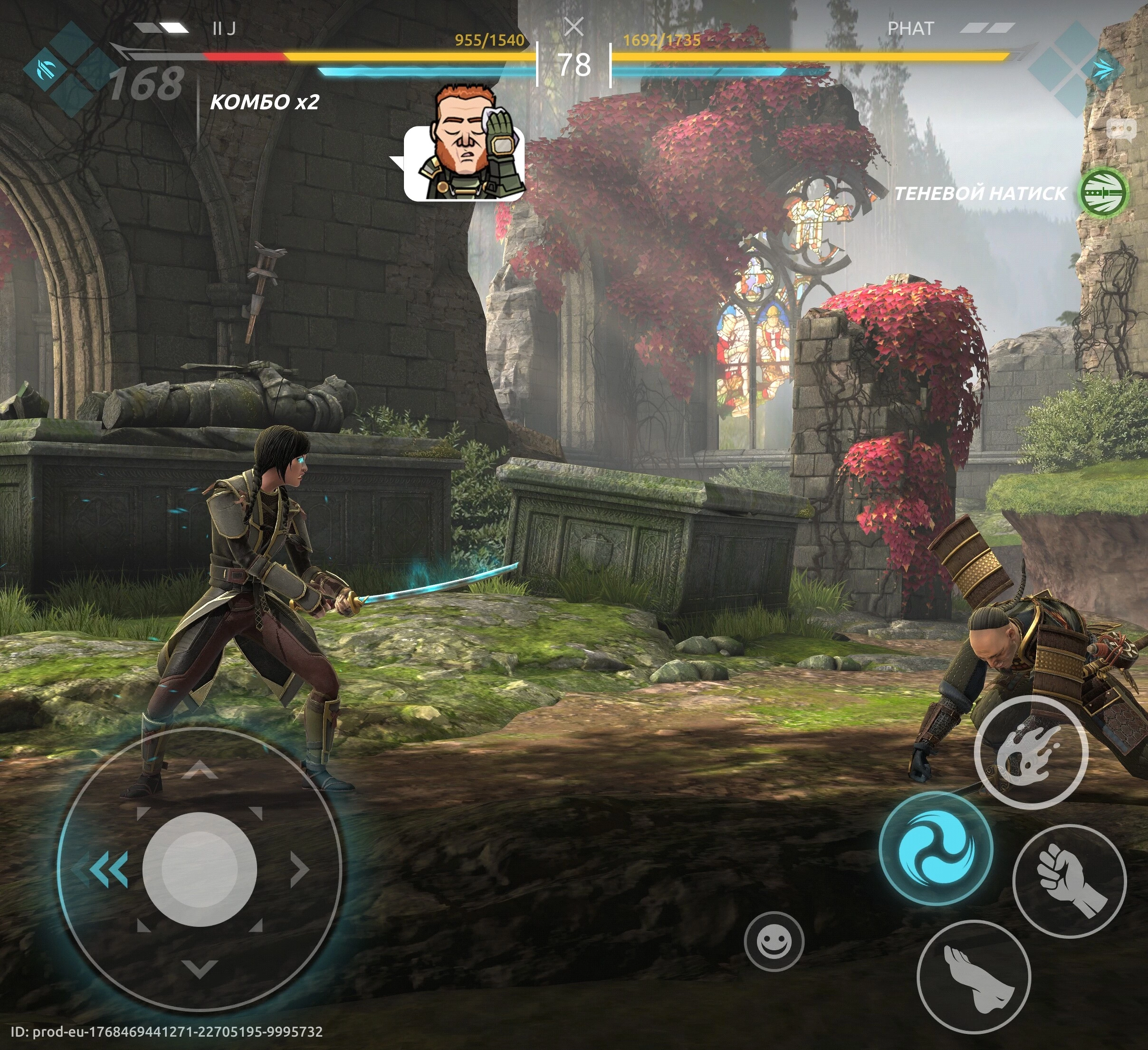The height and width of the screenshot is (1050, 1148).
Task: Tap the joystick left double-arrow dash
Action: click(109, 869)
